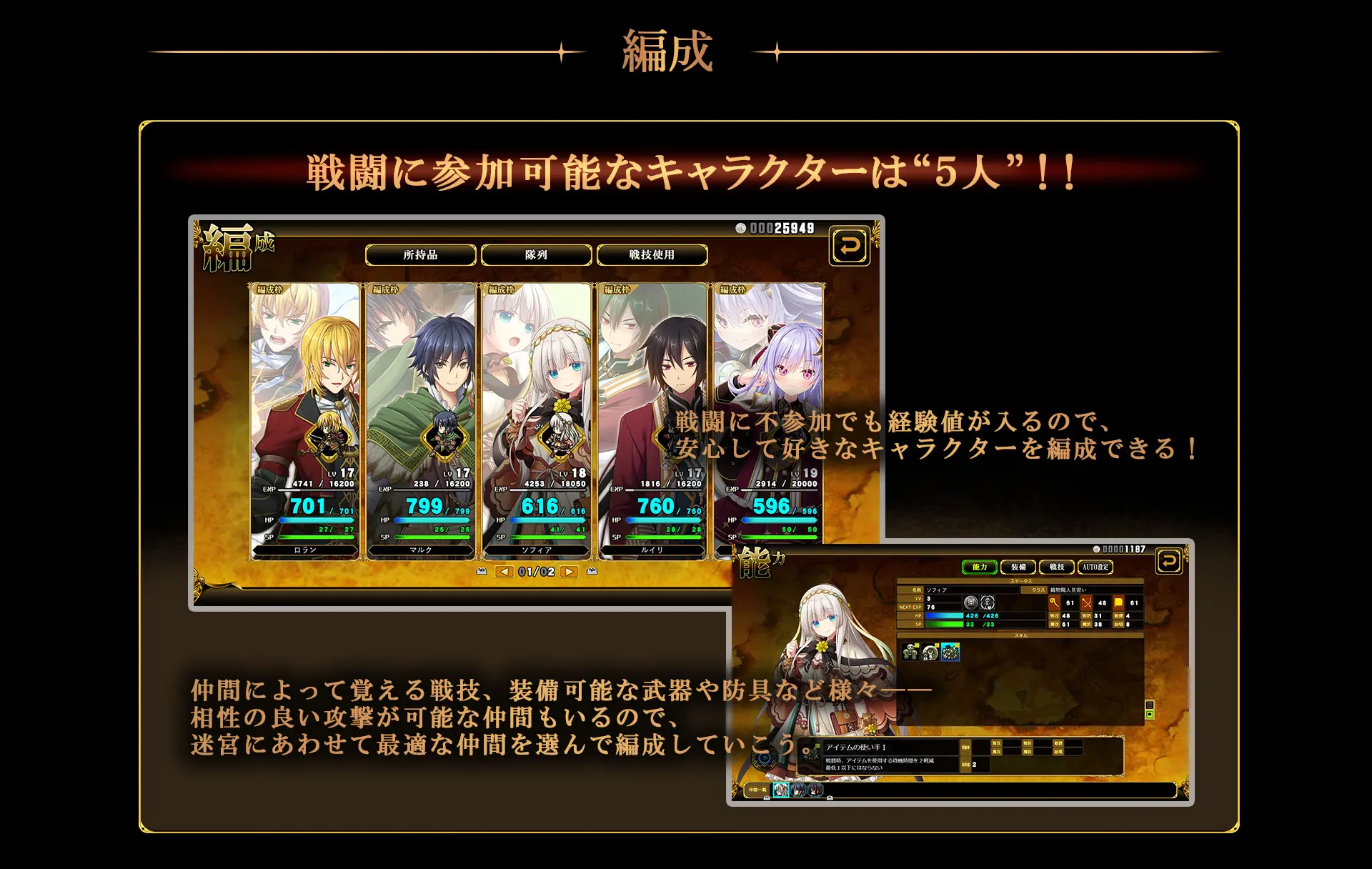Screen dimensions: 1372x869
Task: Click the back arrow on the 能力 screen
Action: point(1168,562)
